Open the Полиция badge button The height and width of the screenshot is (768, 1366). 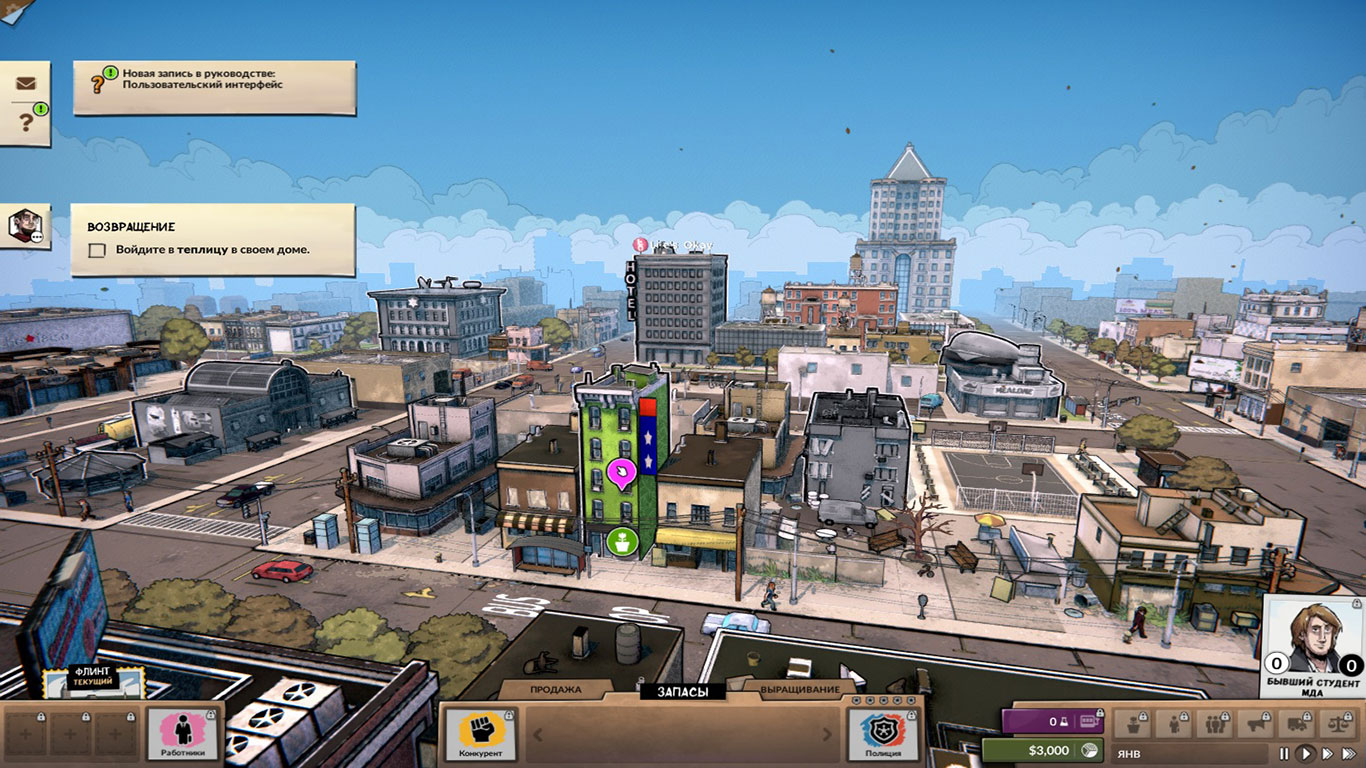(883, 733)
